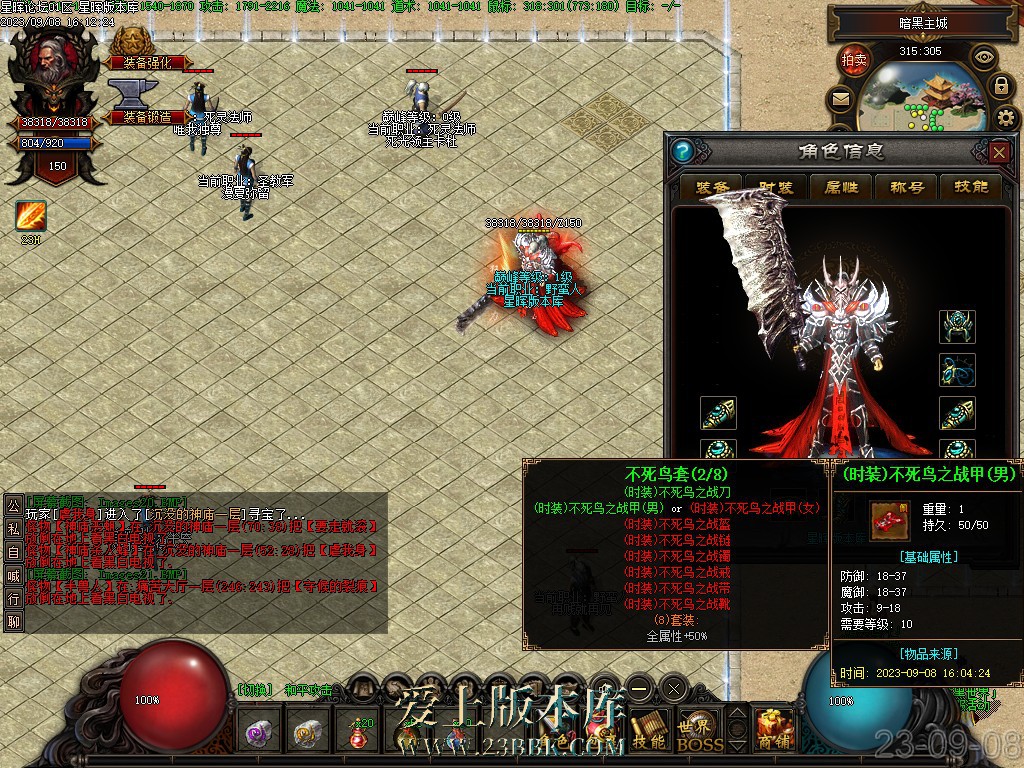Switch to the 称号 titles tab
Screen dimensions: 1024x768
[x=906, y=187]
